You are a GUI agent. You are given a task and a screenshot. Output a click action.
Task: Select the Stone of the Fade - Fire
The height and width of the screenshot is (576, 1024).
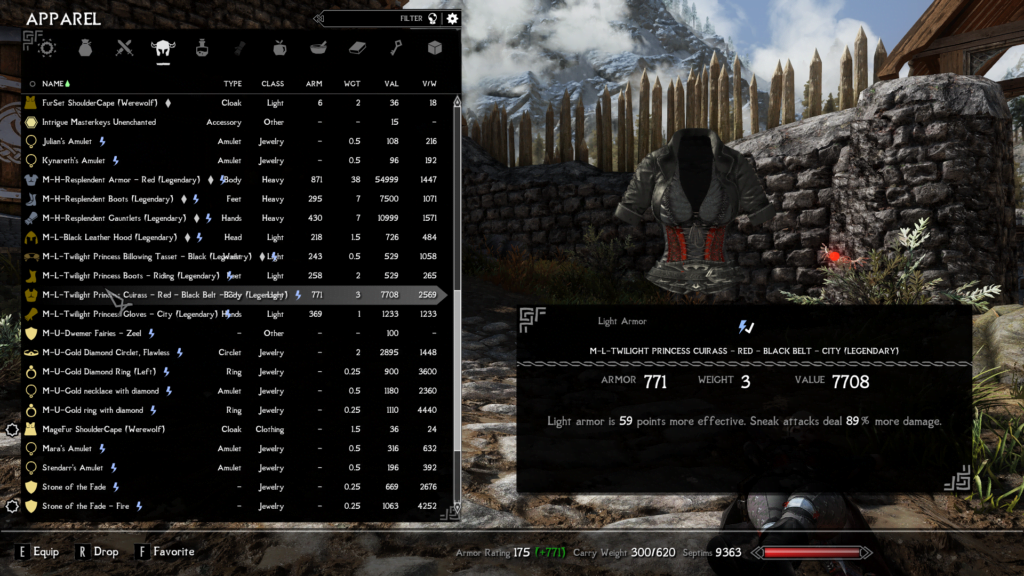[84, 506]
